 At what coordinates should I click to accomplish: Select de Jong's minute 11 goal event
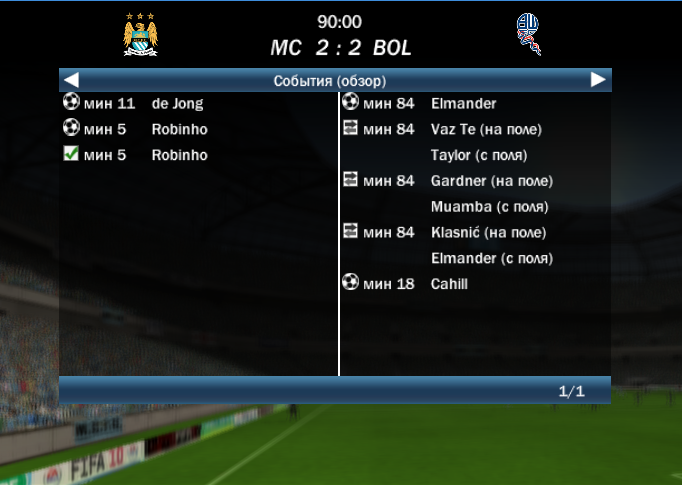tap(177, 103)
